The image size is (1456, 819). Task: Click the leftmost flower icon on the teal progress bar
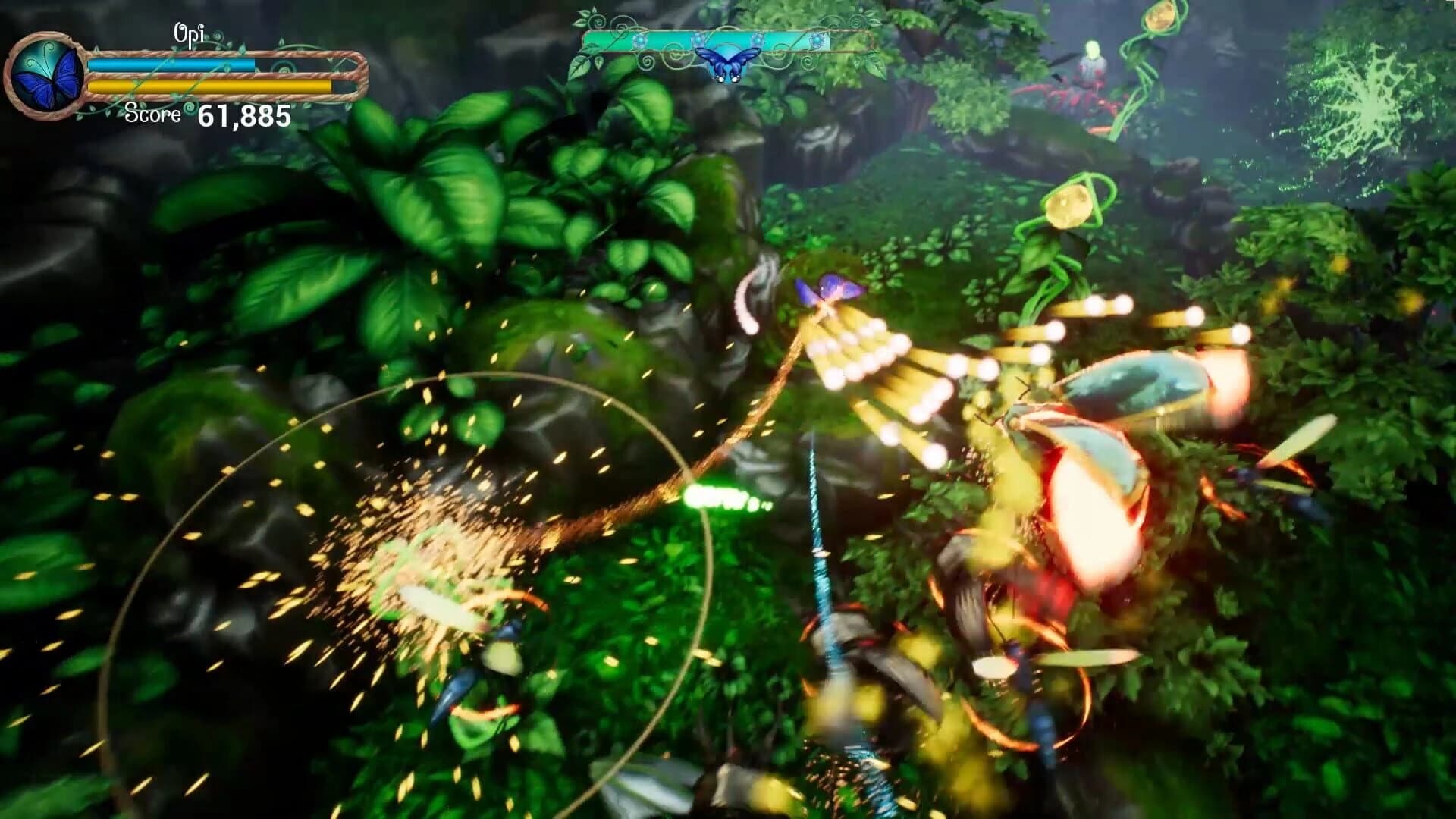click(x=640, y=39)
